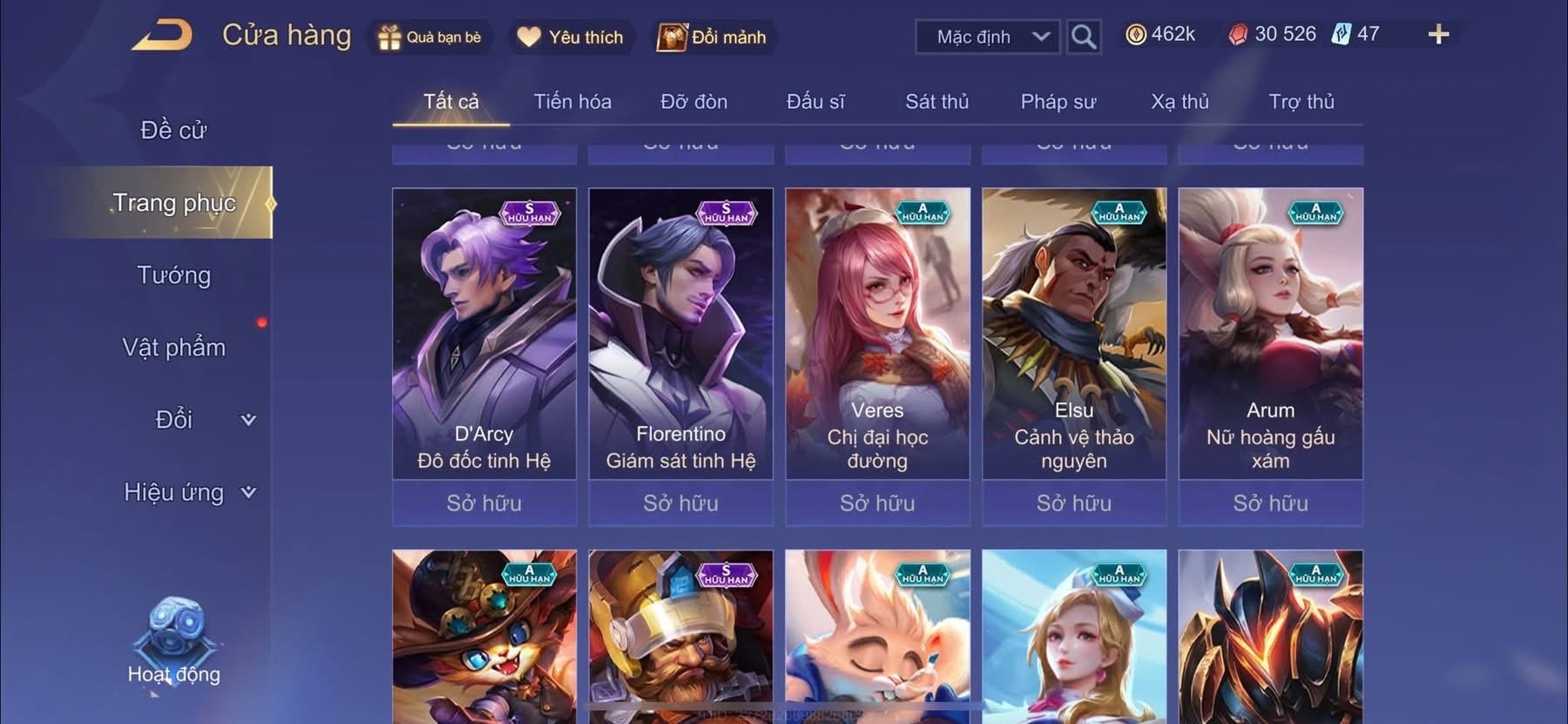Select D'Arcy Đô đốc tinh Hệ skin

[484, 335]
